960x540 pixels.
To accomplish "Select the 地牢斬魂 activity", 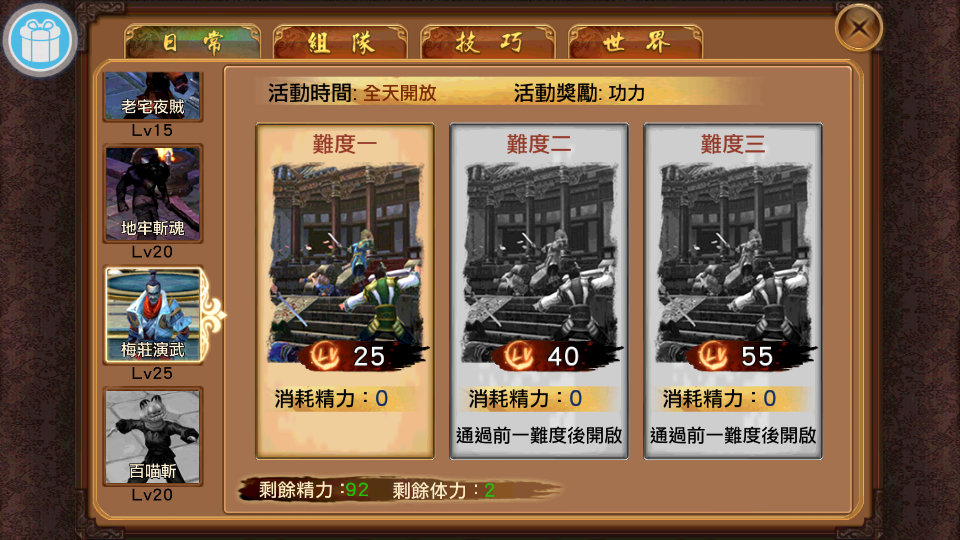I will 153,194.
